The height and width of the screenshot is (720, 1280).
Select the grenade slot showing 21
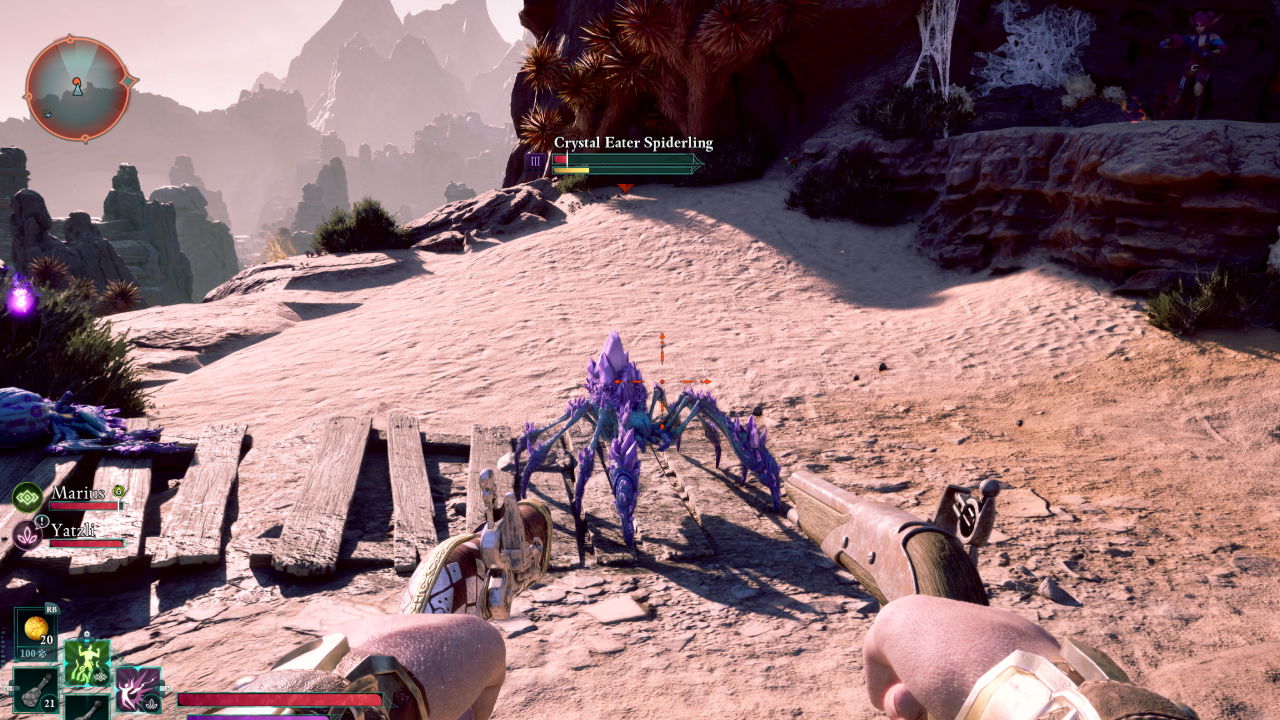coord(35,689)
